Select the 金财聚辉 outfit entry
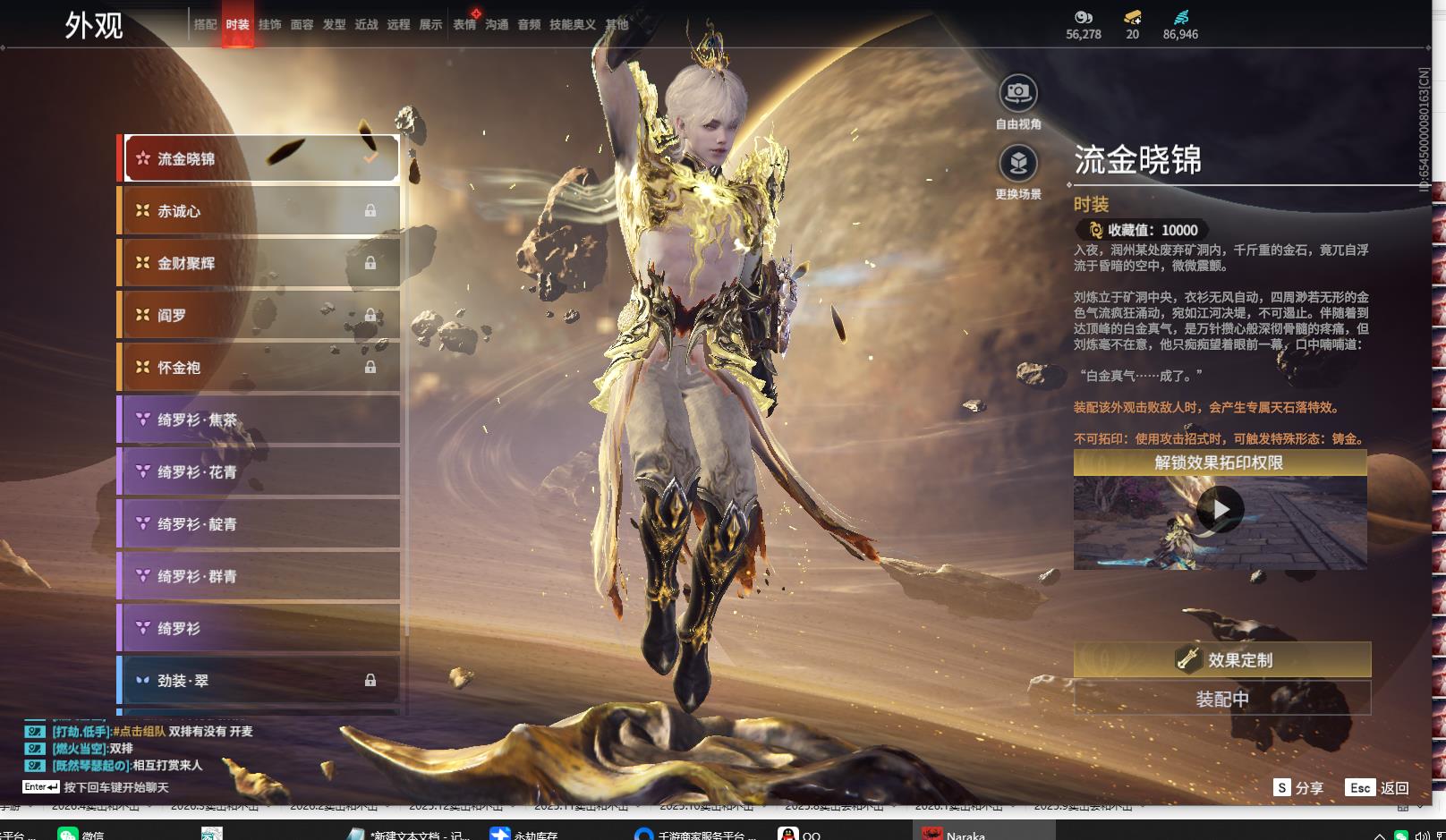The height and width of the screenshot is (840, 1446). [x=259, y=263]
